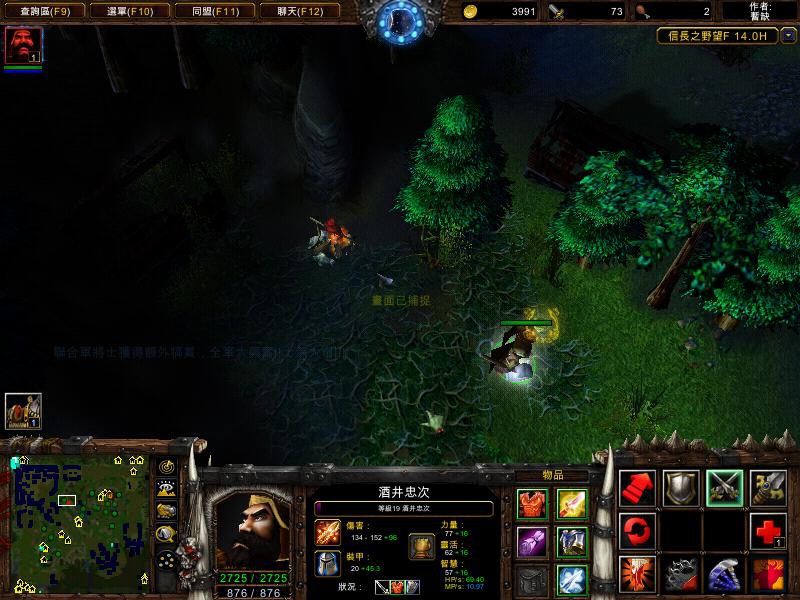Choose the Hold Position shield command
The image size is (800, 600).
(x=681, y=487)
